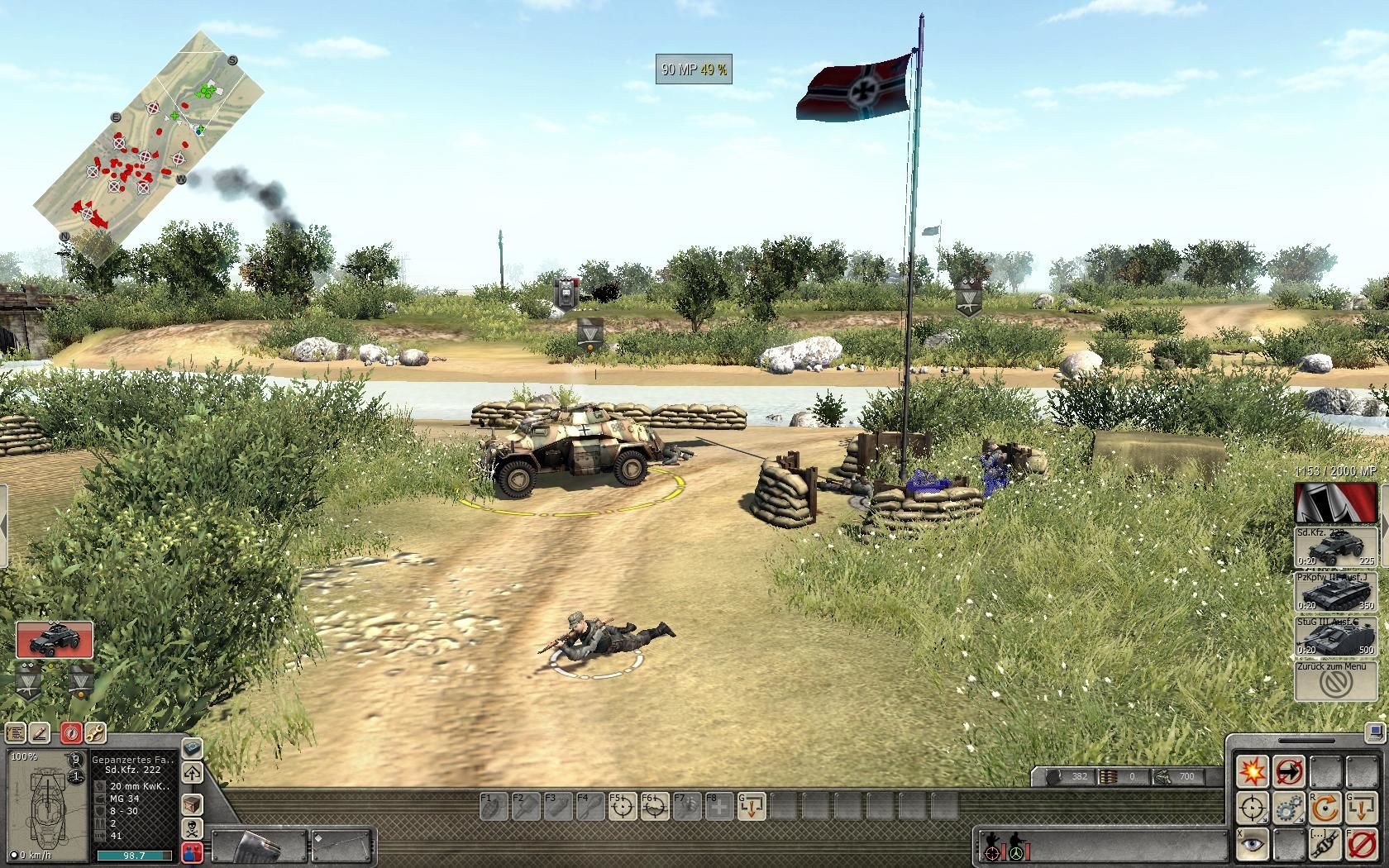1389x868 pixels.
Task: Open the gears settings command
Action: pyautogui.click(x=1288, y=808)
